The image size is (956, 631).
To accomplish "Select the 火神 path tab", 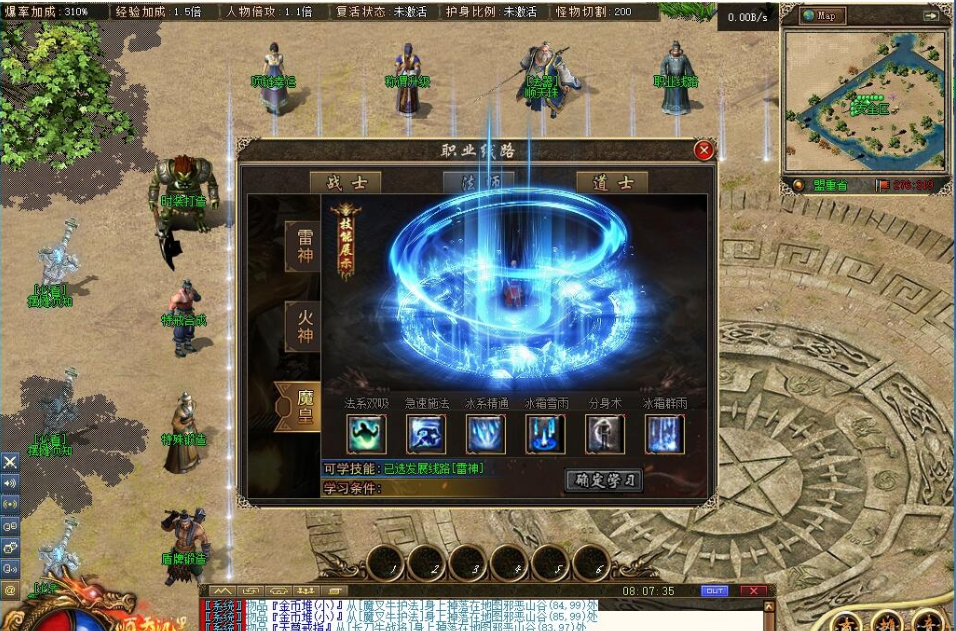I will [303, 326].
